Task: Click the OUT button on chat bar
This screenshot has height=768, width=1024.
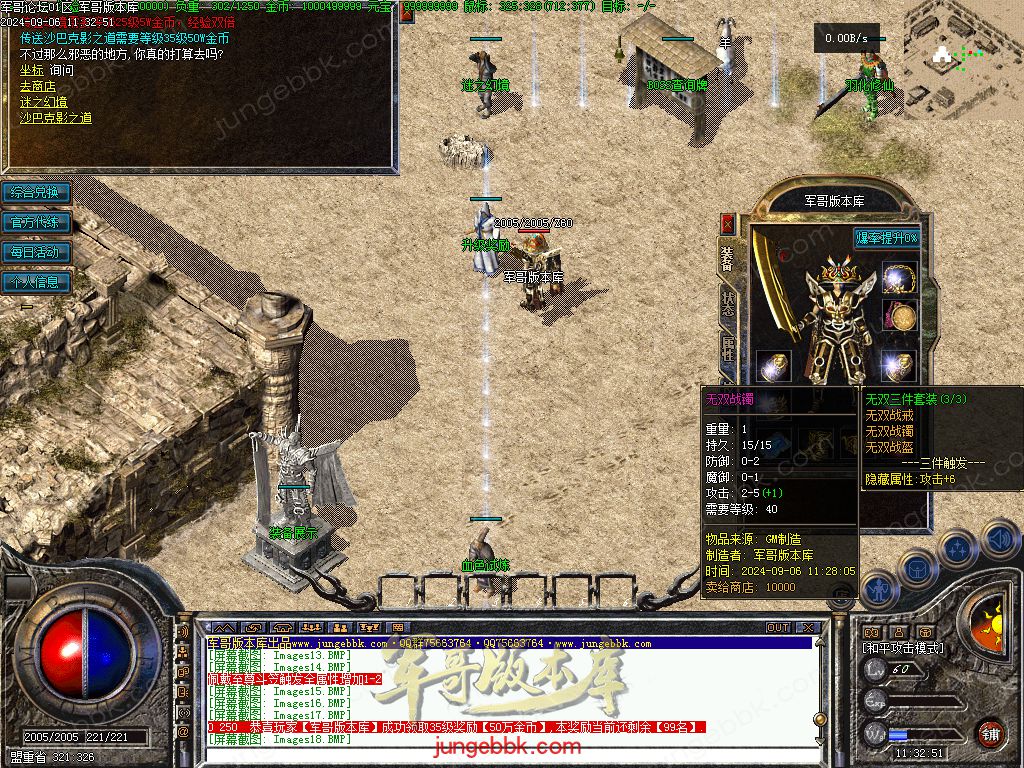Action: point(778,628)
